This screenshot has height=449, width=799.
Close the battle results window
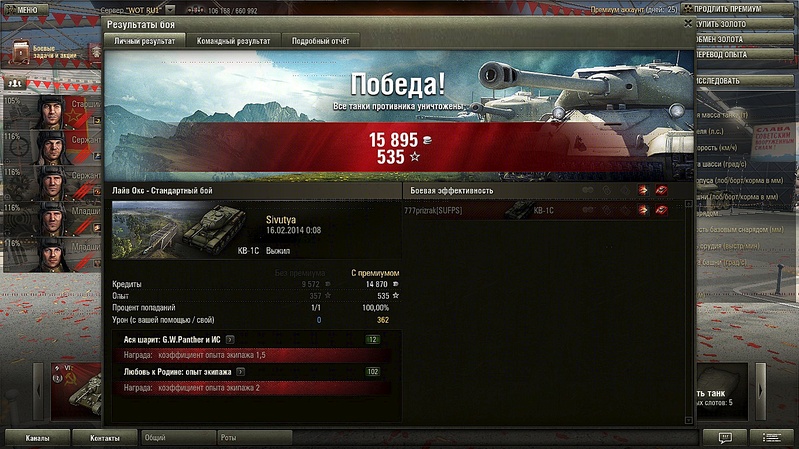[687, 20]
